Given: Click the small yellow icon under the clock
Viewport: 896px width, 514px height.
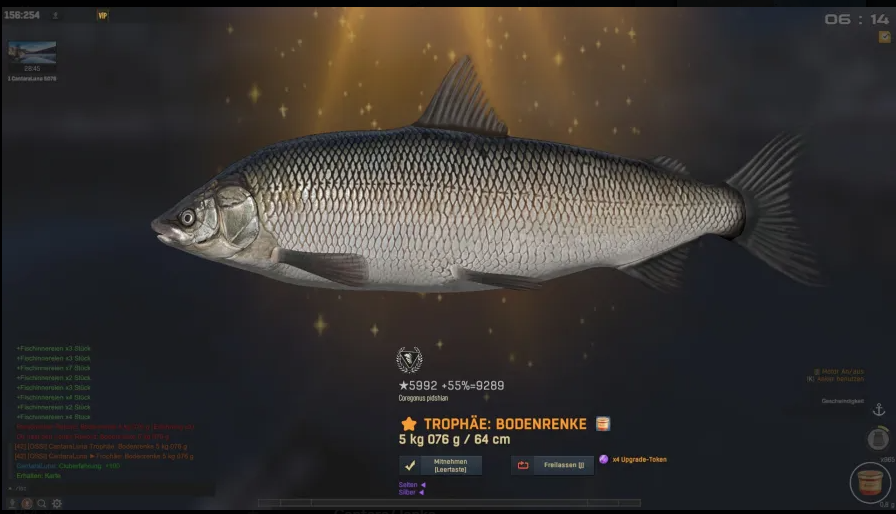Looking at the screenshot, I should (x=884, y=37).
